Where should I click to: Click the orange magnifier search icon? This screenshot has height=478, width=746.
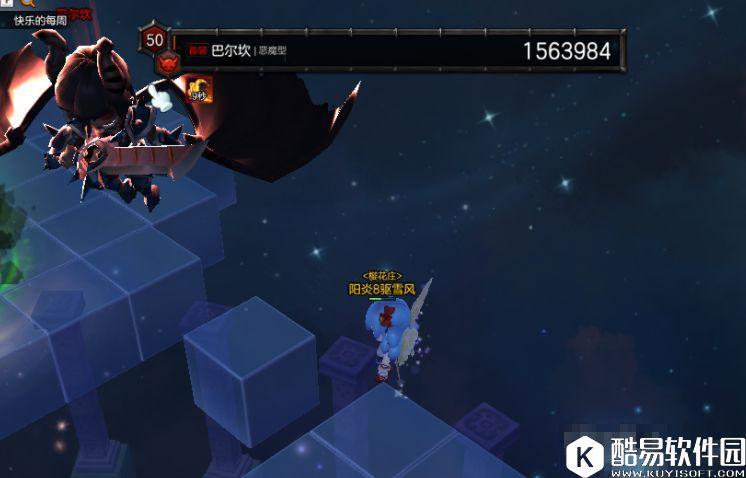click(x=28, y=3)
